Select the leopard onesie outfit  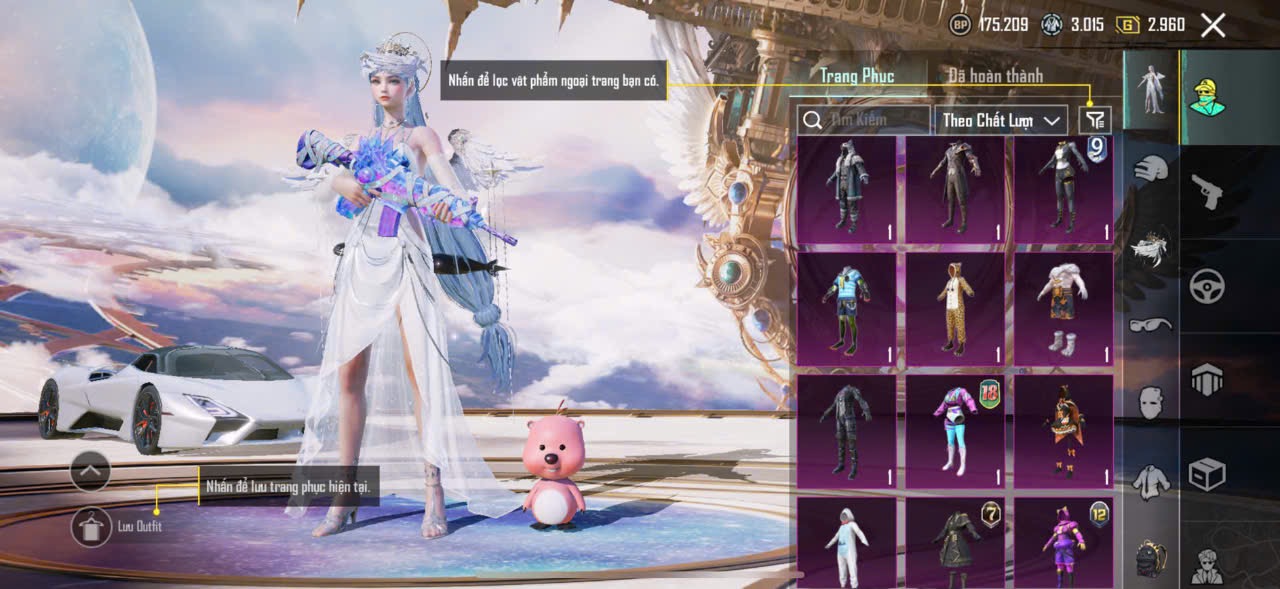click(955, 308)
